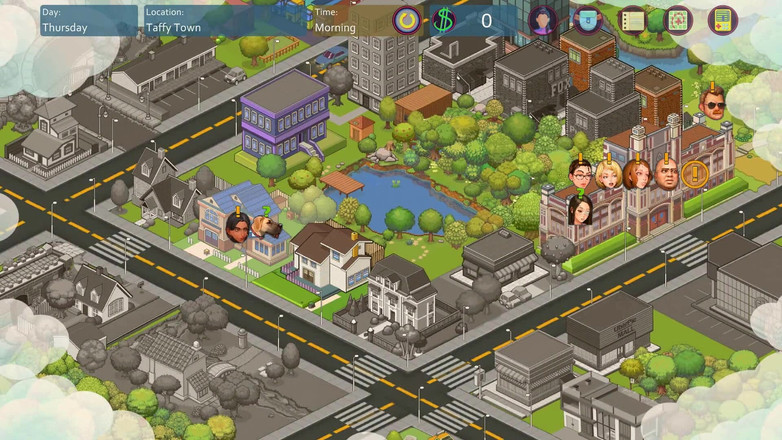Open the character profile portrait icon
782x440 pixels.
click(543, 20)
